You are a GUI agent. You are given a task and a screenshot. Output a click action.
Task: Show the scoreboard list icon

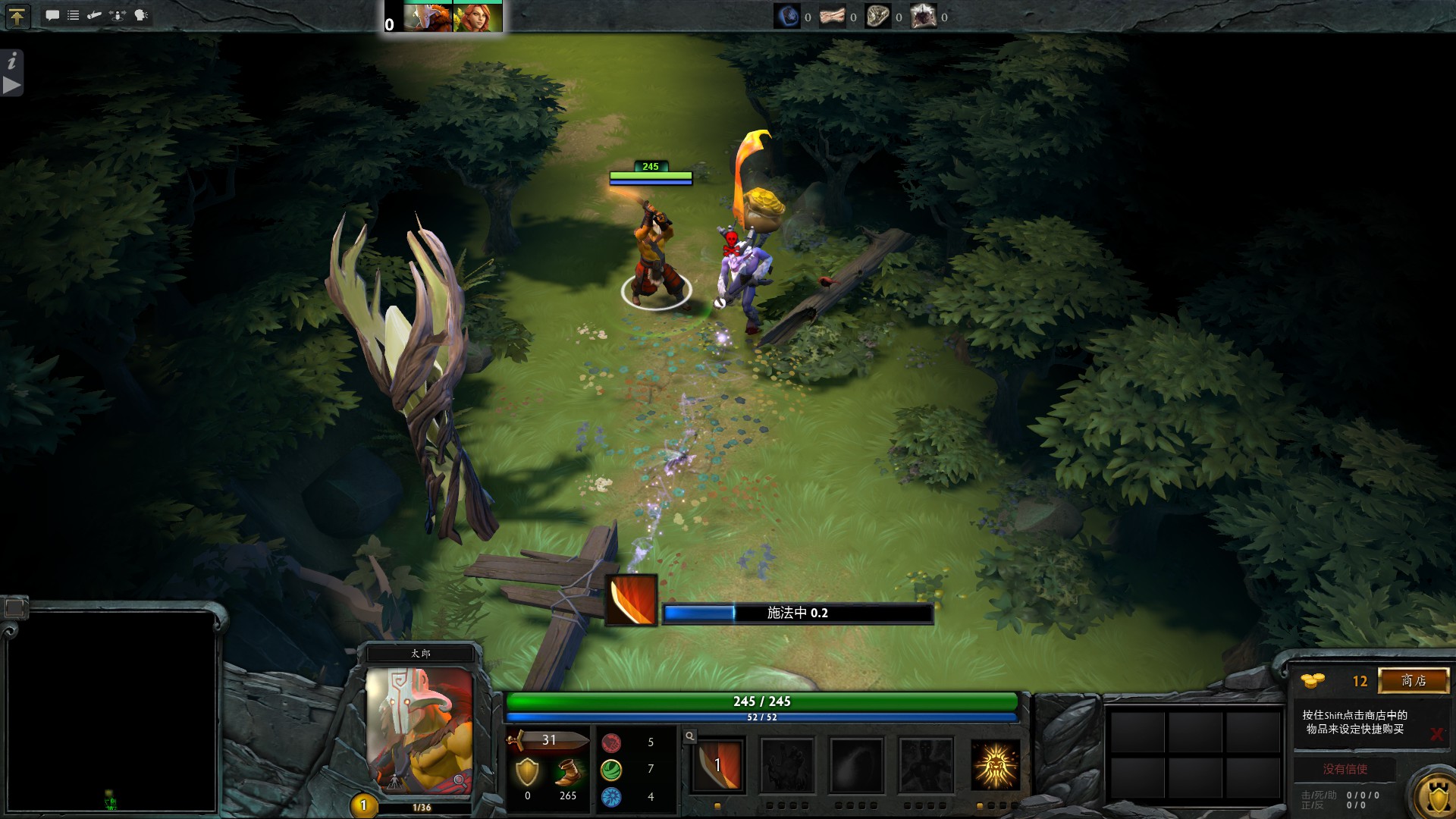coord(74,15)
